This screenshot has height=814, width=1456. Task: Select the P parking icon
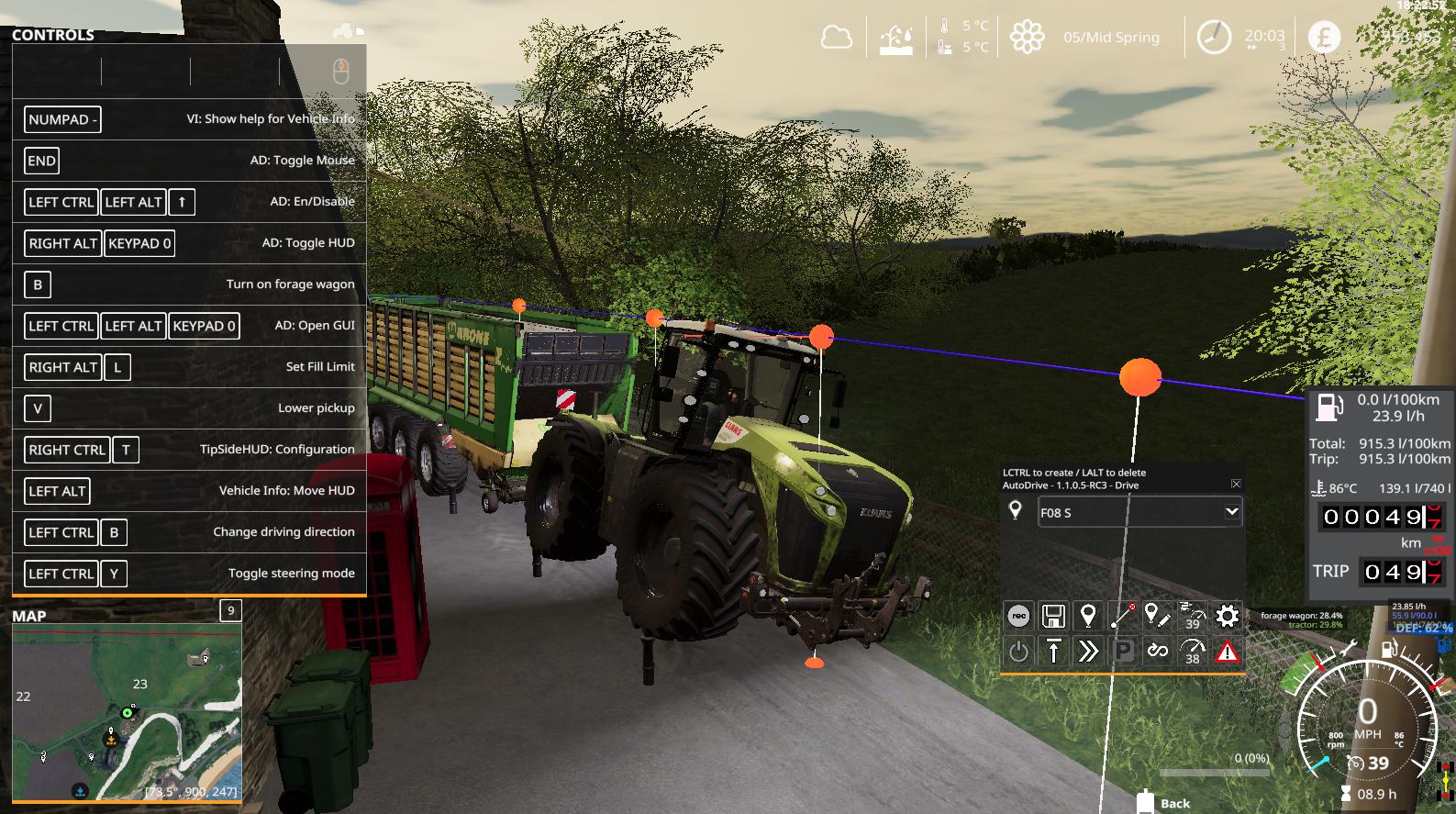[x=1123, y=652]
